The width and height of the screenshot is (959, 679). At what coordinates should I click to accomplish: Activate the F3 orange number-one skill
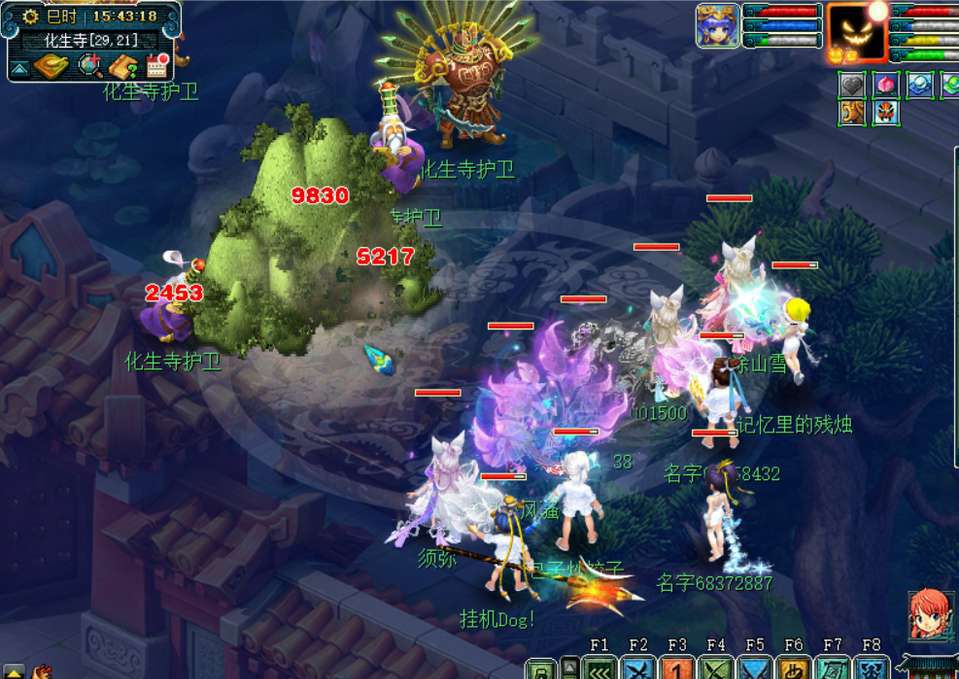point(677,667)
